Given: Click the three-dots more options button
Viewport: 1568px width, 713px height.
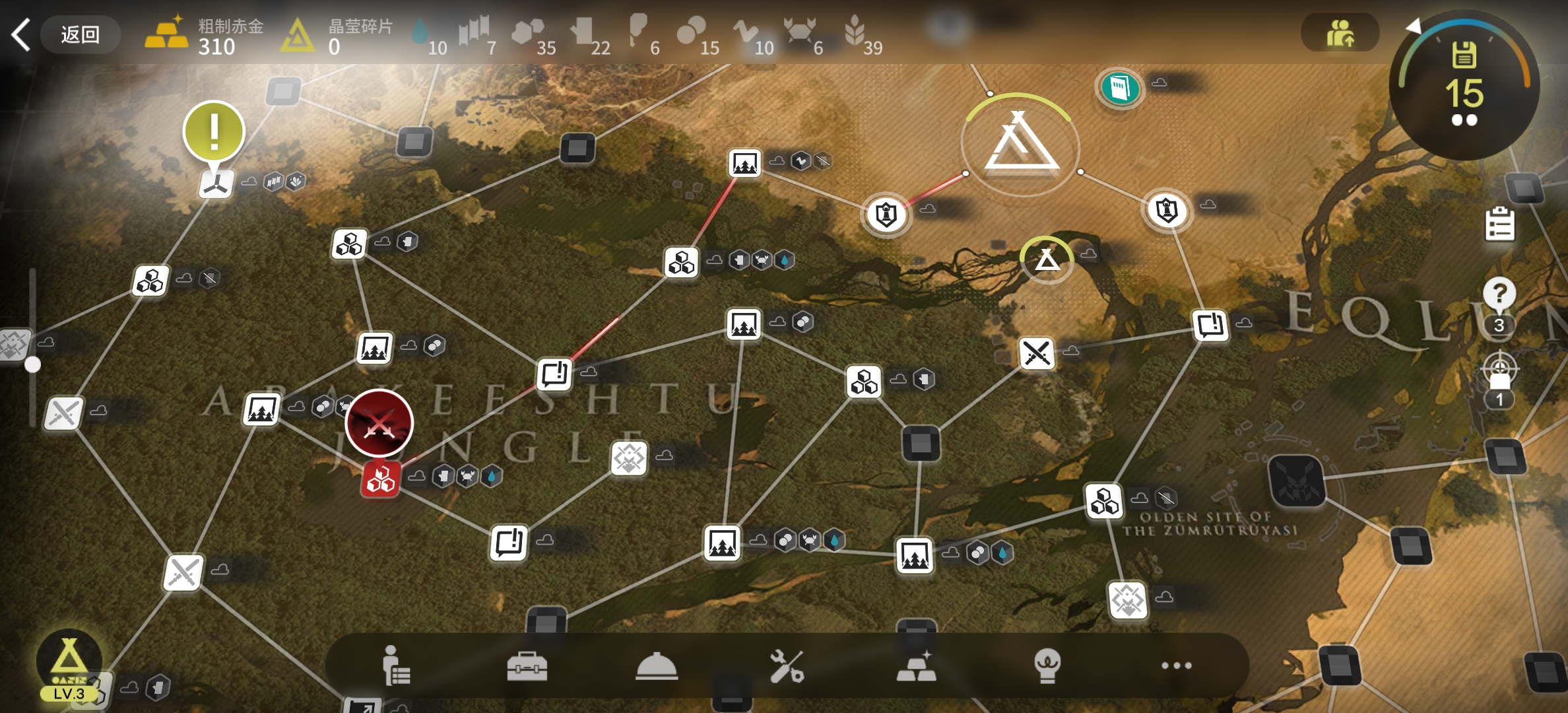Looking at the screenshot, I should click(x=1176, y=665).
